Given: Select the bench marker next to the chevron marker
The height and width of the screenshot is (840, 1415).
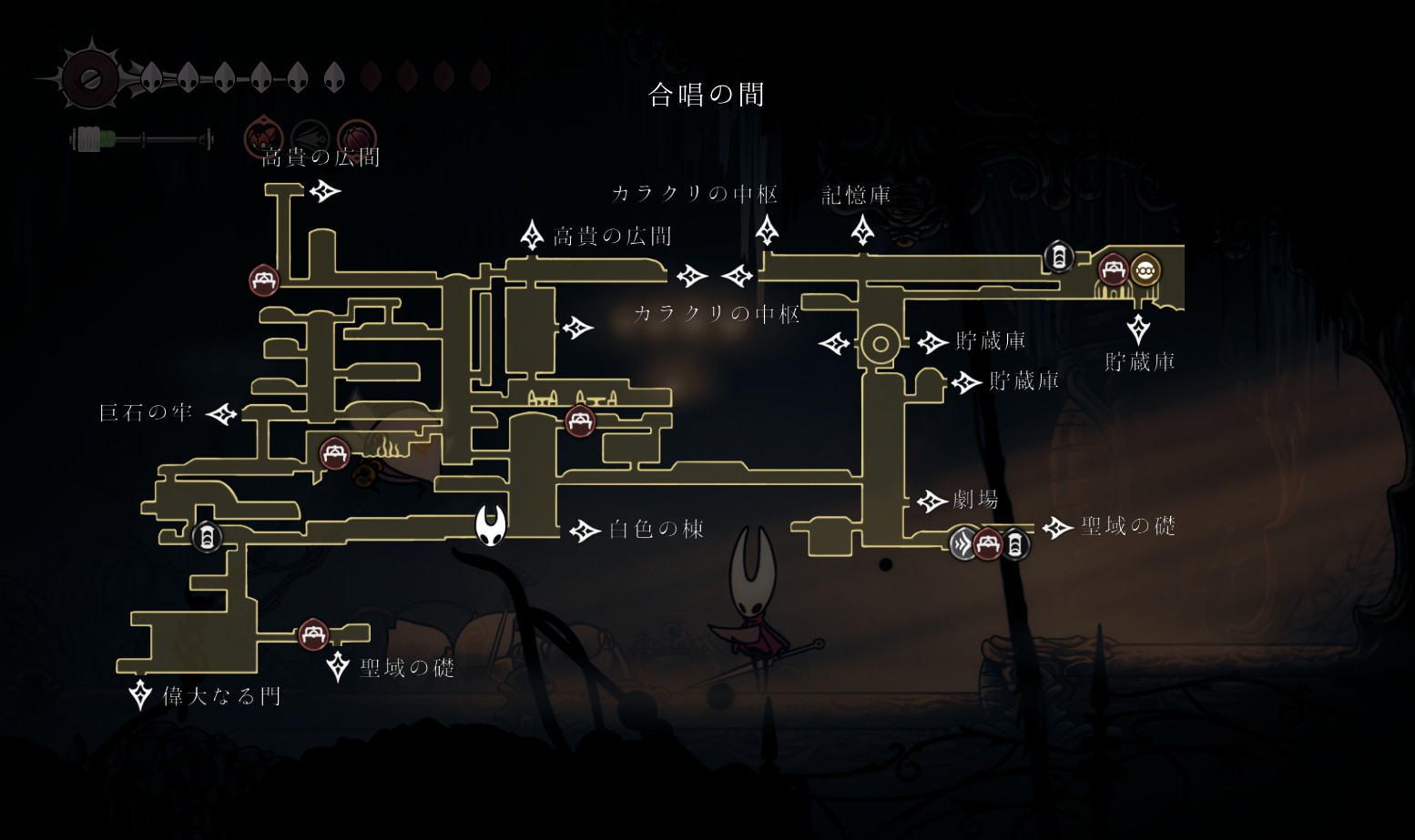Looking at the screenshot, I should click(988, 544).
